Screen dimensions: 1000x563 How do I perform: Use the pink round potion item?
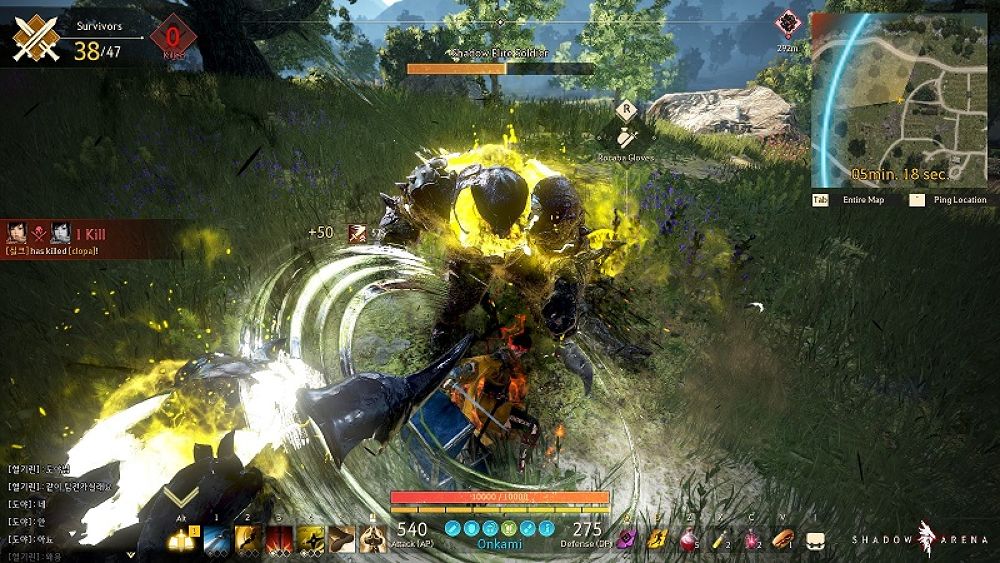click(752, 540)
